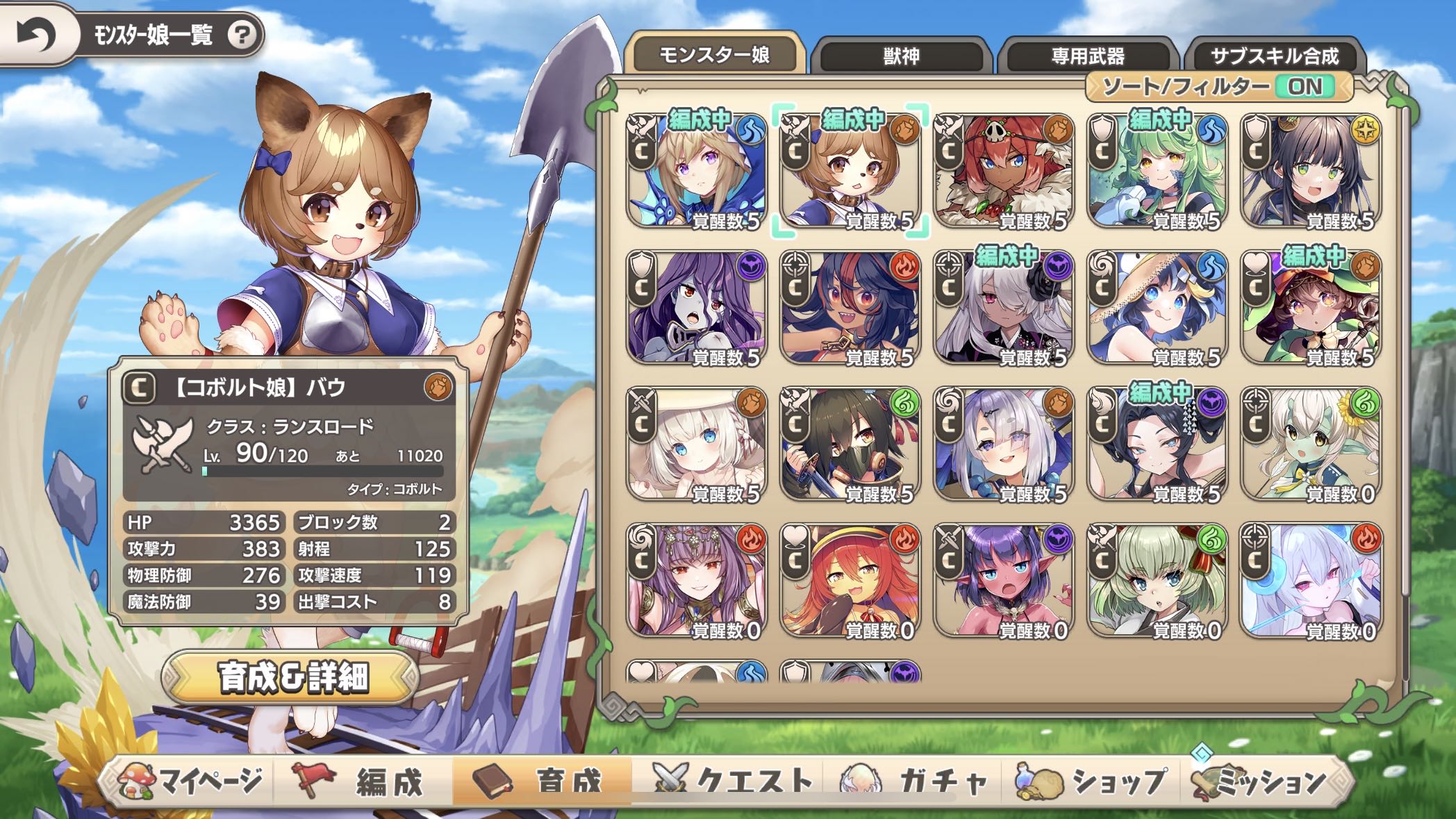Switch to the 獣神 tab

[x=901, y=56]
